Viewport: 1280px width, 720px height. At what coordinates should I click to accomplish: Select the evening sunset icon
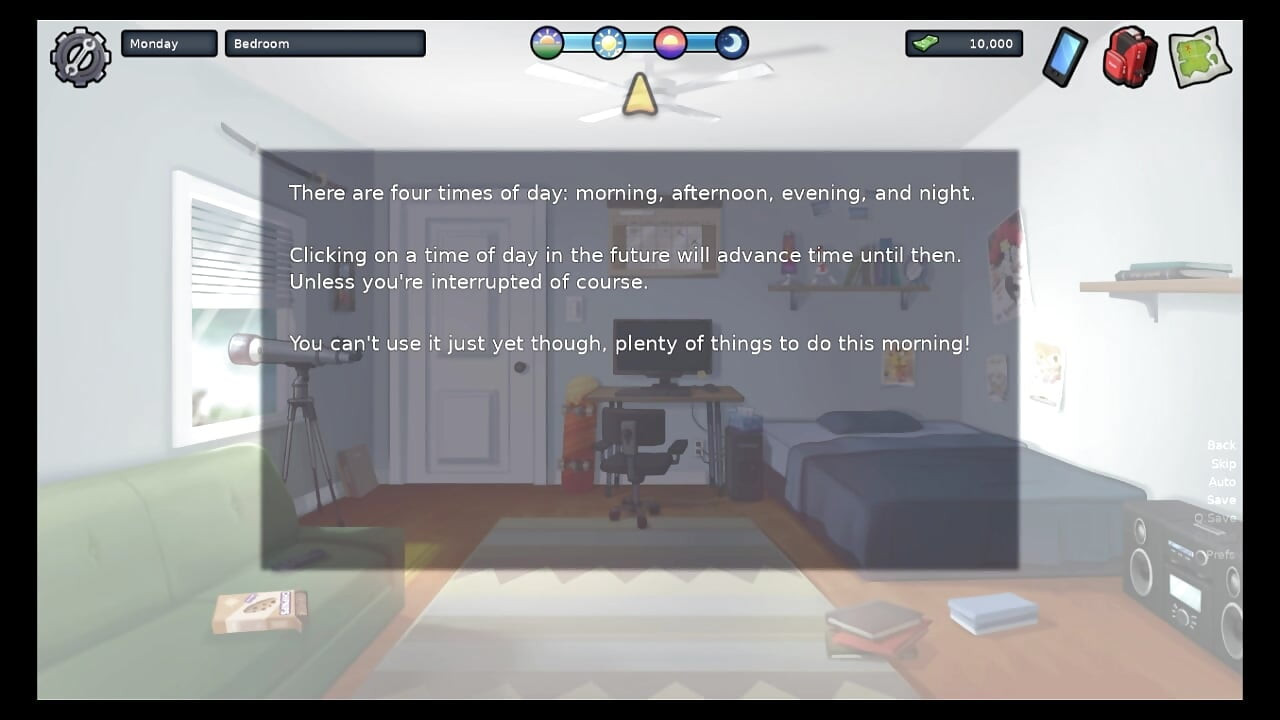[x=670, y=44]
